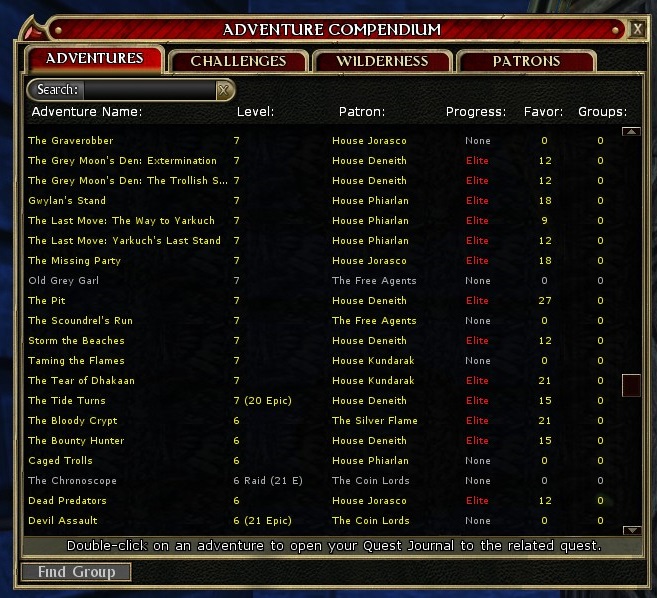Sort list by Favor column

(543, 112)
